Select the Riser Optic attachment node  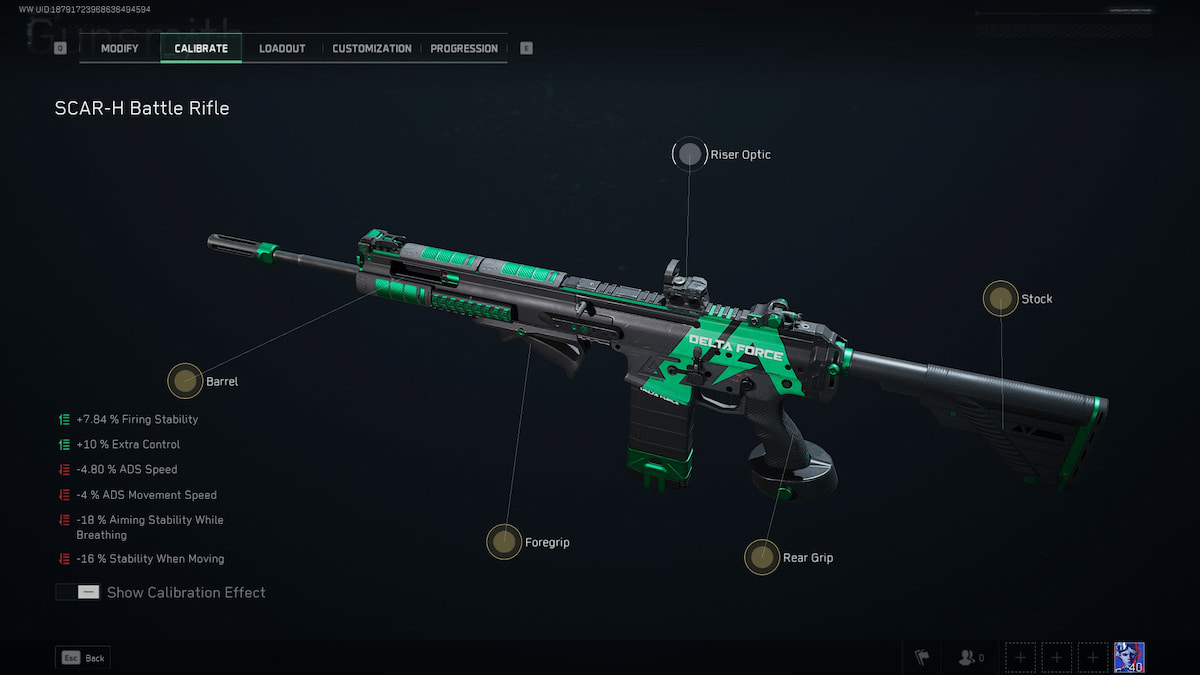[689, 154]
